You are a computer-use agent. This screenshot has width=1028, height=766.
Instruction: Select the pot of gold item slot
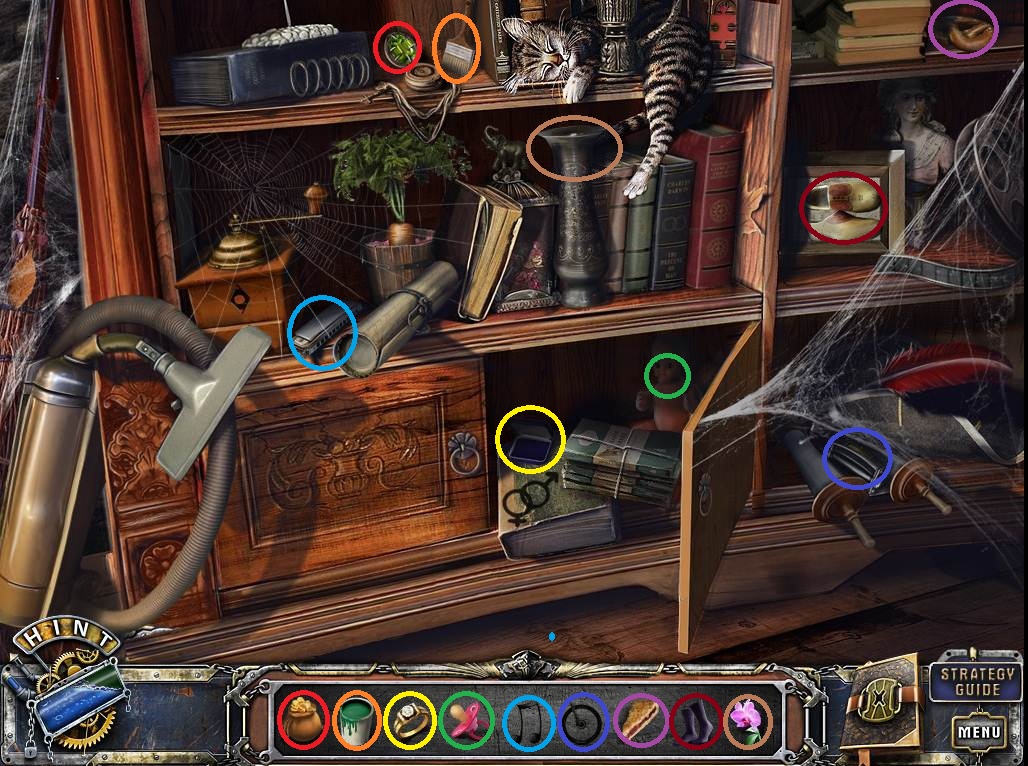[302, 720]
